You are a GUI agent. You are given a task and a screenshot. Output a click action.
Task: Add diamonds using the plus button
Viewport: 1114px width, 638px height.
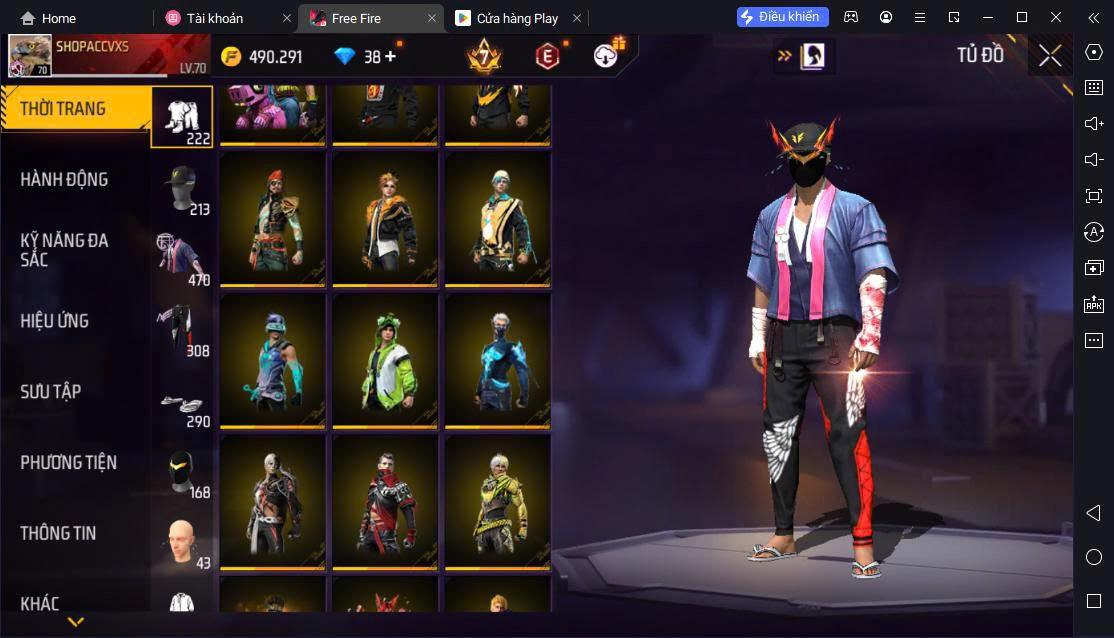390,57
